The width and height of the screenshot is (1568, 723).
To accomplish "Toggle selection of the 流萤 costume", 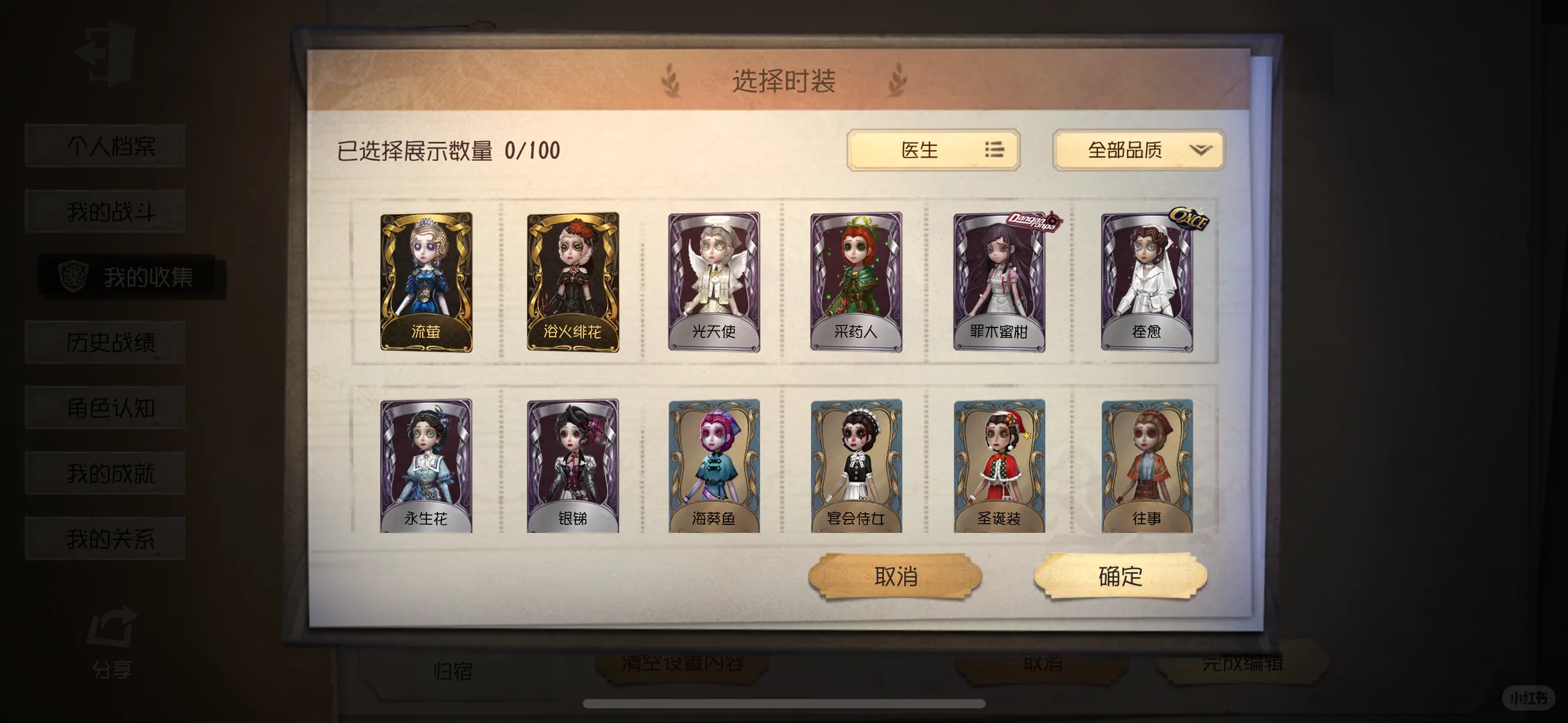I will [x=427, y=280].
